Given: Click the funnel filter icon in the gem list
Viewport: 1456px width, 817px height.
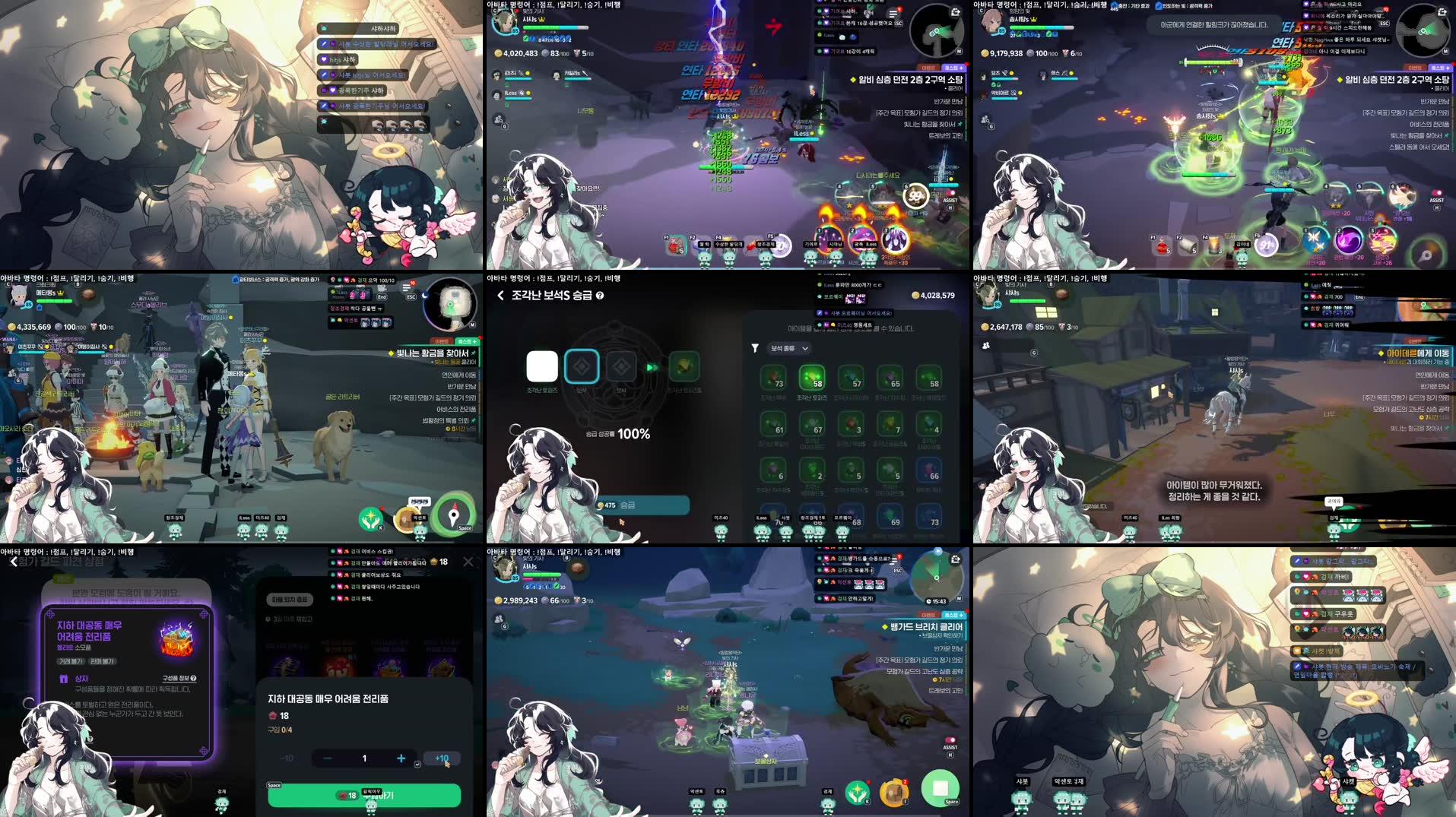Looking at the screenshot, I should click(754, 347).
